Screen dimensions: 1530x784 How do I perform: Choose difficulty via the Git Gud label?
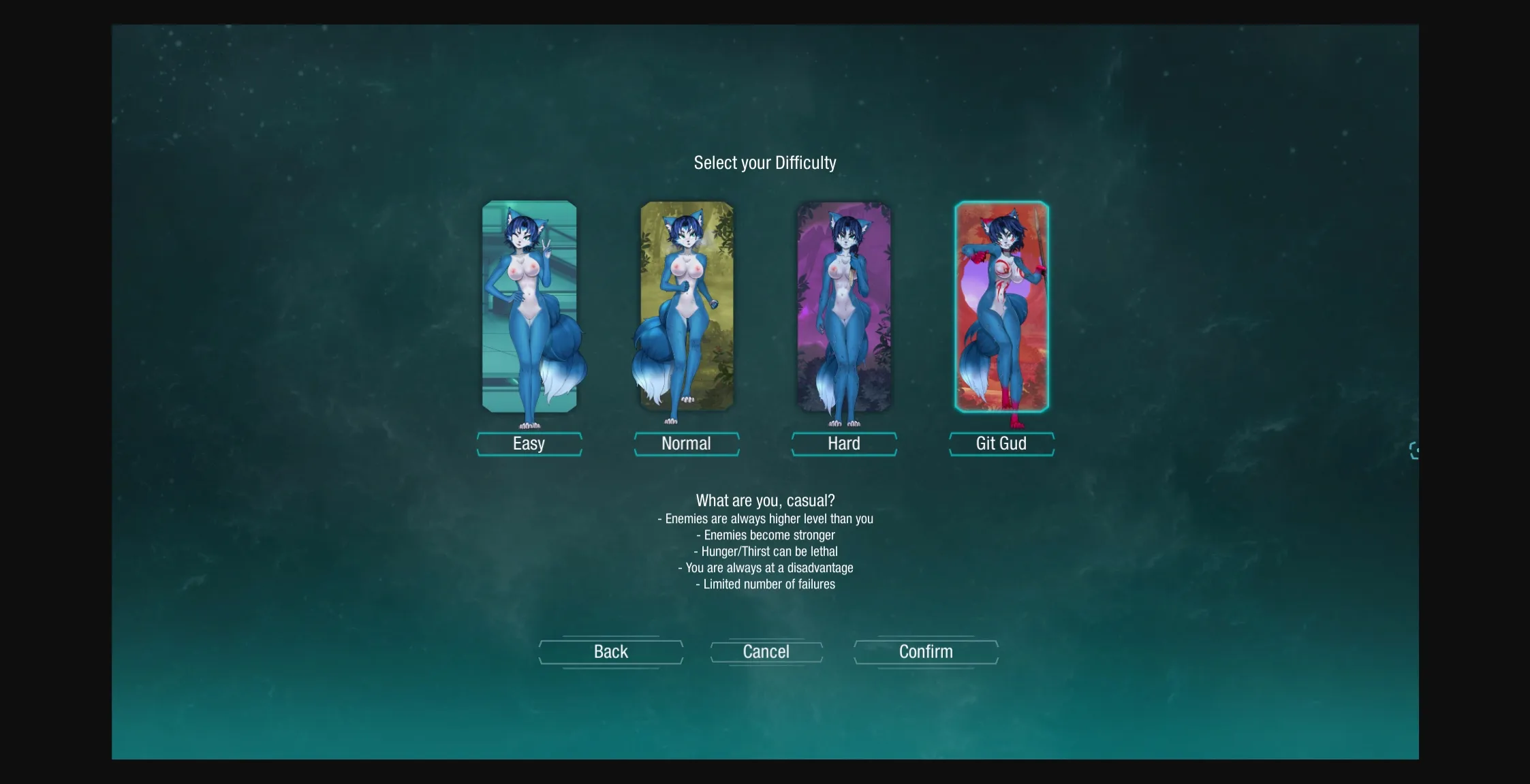1001,443
